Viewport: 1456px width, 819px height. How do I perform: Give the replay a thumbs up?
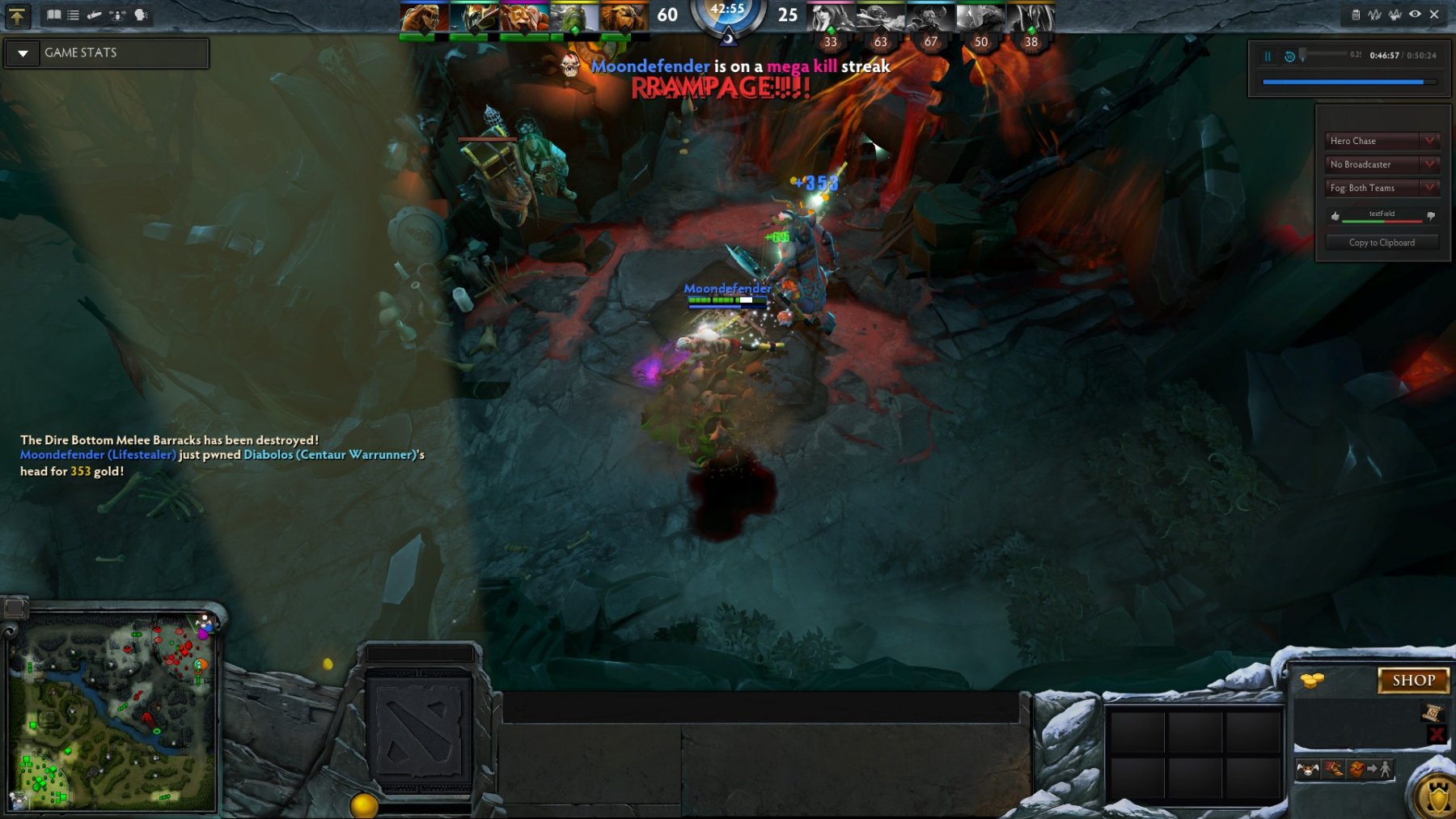(x=1335, y=216)
